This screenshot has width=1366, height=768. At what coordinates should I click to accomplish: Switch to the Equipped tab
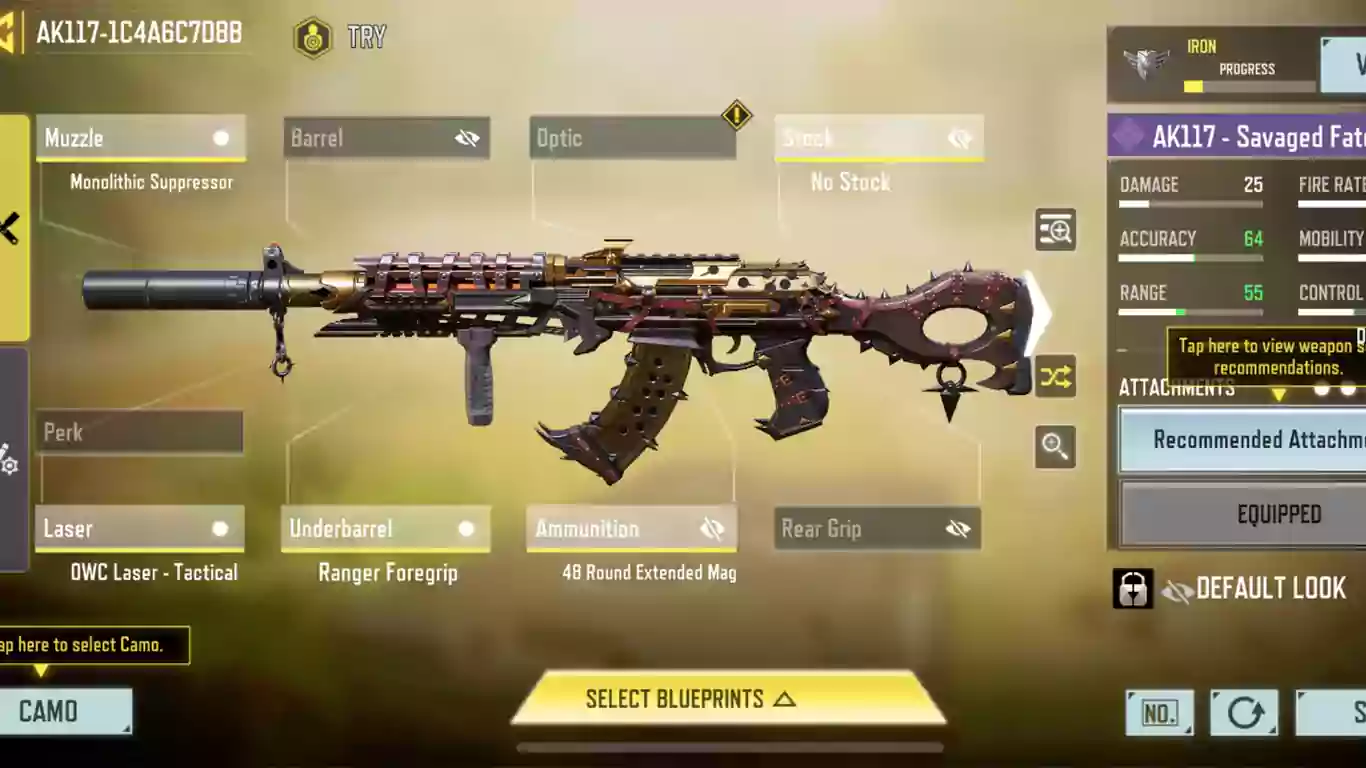1279,514
